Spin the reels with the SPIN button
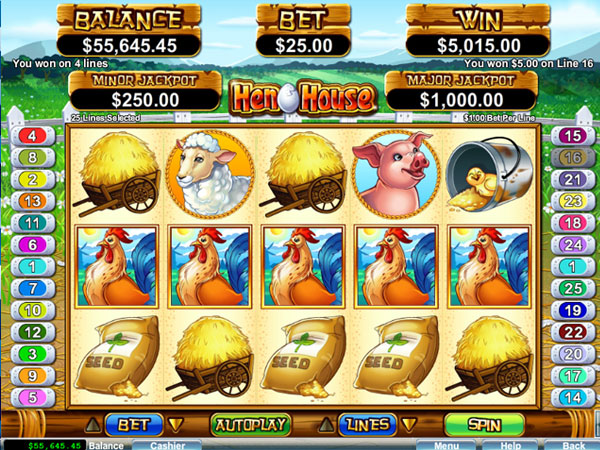Viewport: 600px width, 450px height. (x=485, y=424)
